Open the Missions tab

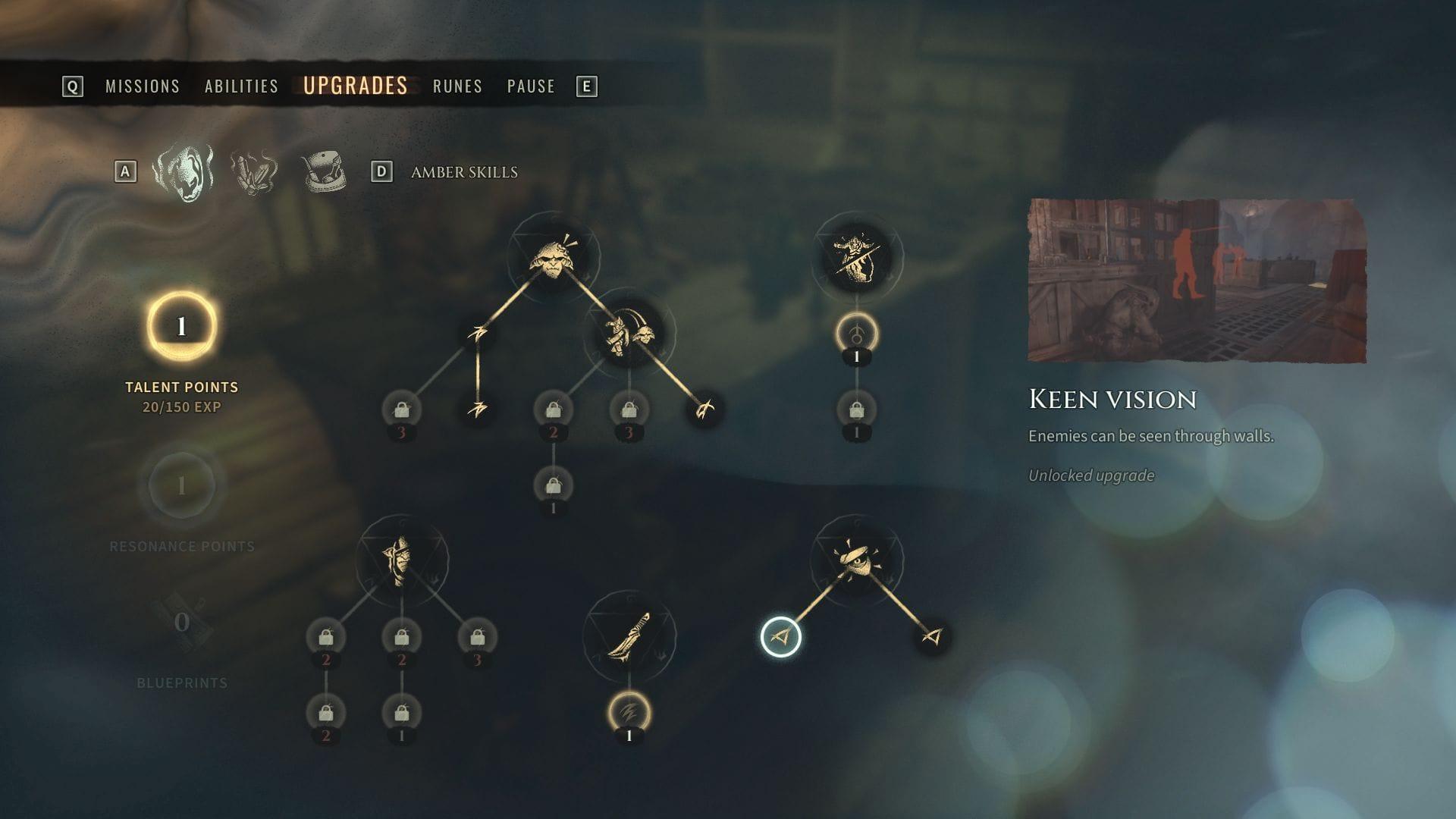pyautogui.click(x=143, y=86)
